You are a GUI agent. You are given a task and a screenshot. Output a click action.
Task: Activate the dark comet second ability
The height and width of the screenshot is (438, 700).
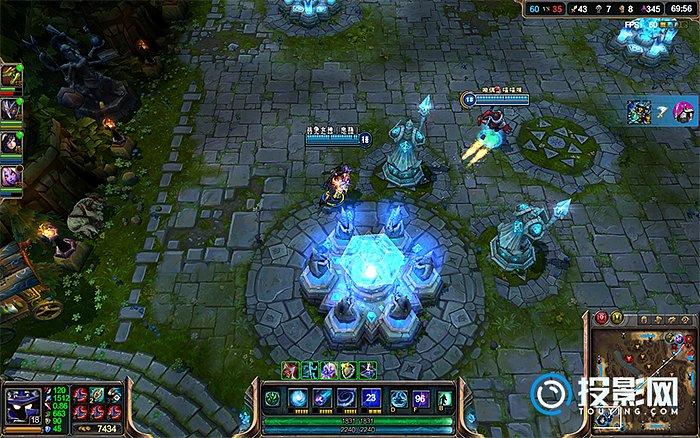pyautogui.click(x=321, y=398)
